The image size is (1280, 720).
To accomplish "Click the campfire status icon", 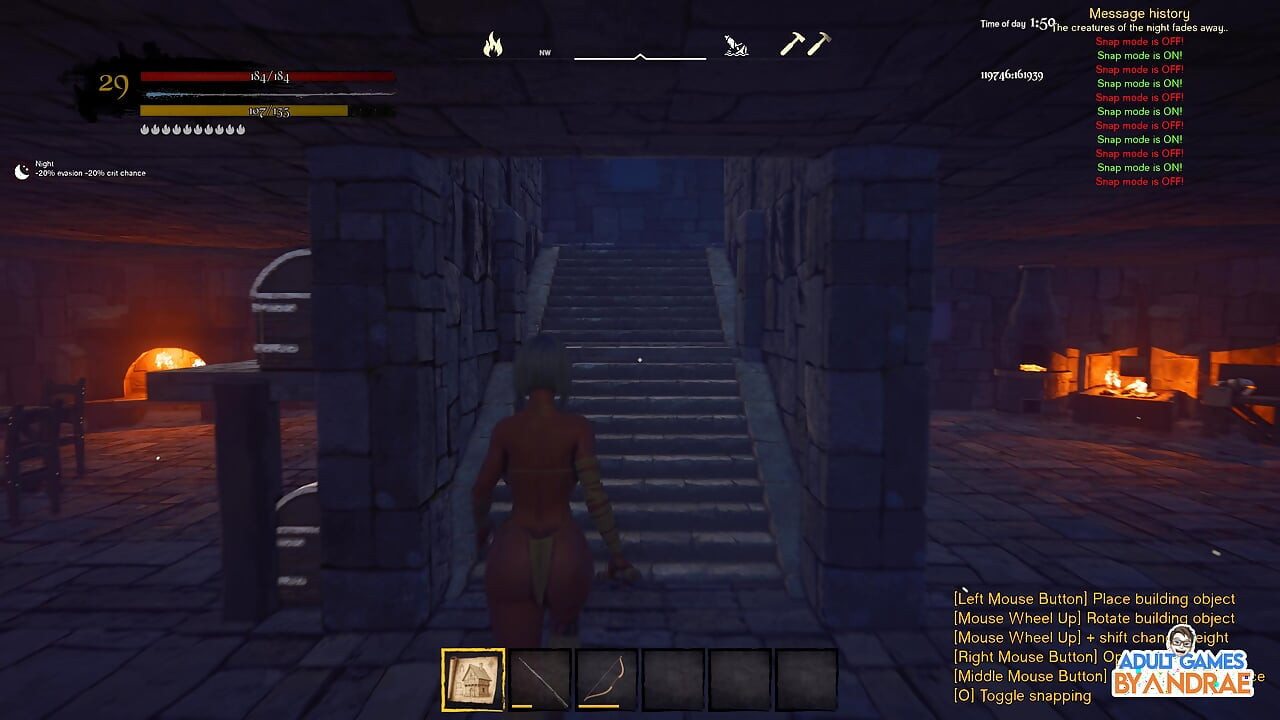I will [492, 44].
